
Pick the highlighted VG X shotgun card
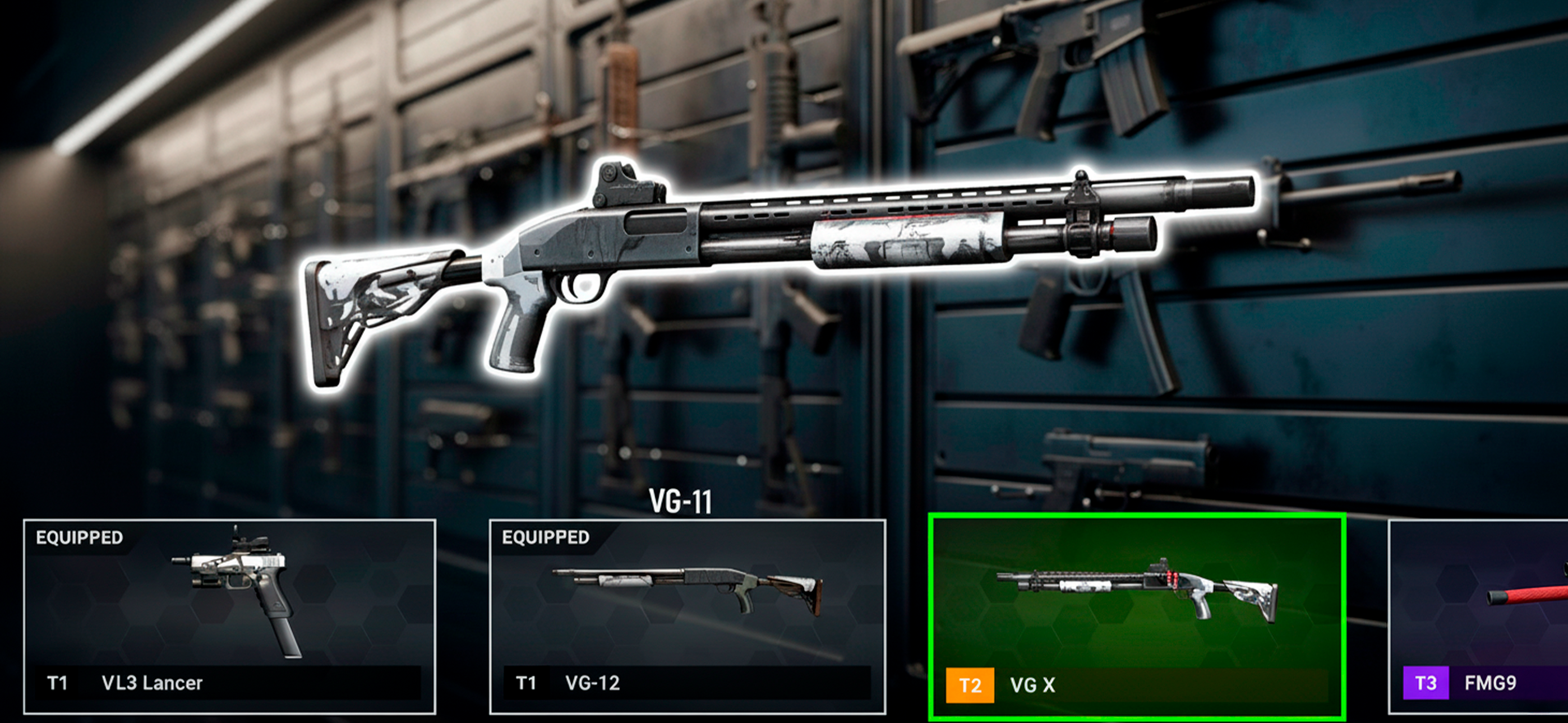(x=1136, y=616)
